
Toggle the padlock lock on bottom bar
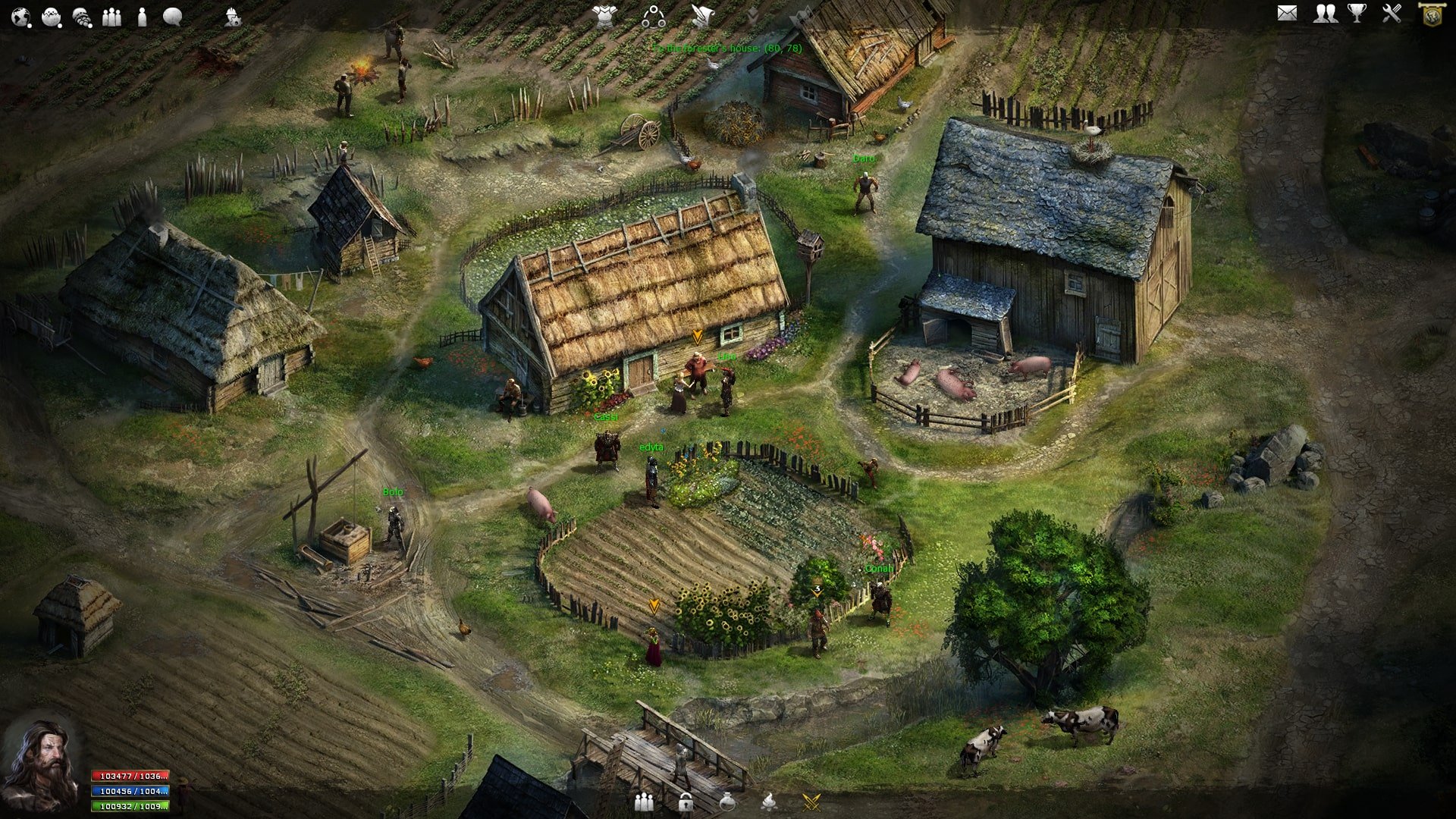(686, 801)
